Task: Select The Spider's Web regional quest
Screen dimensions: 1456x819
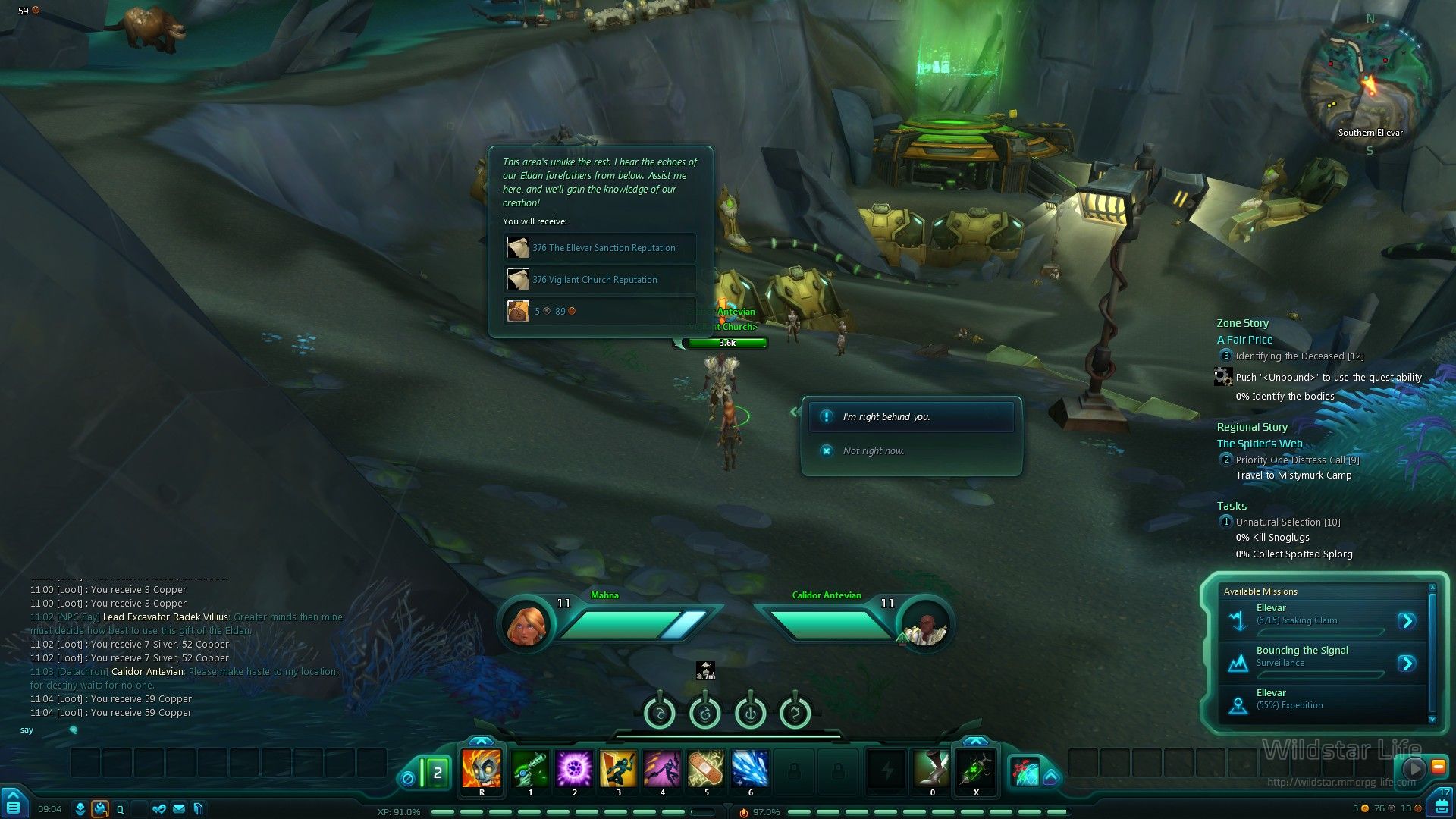Action: coord(1259,444)
